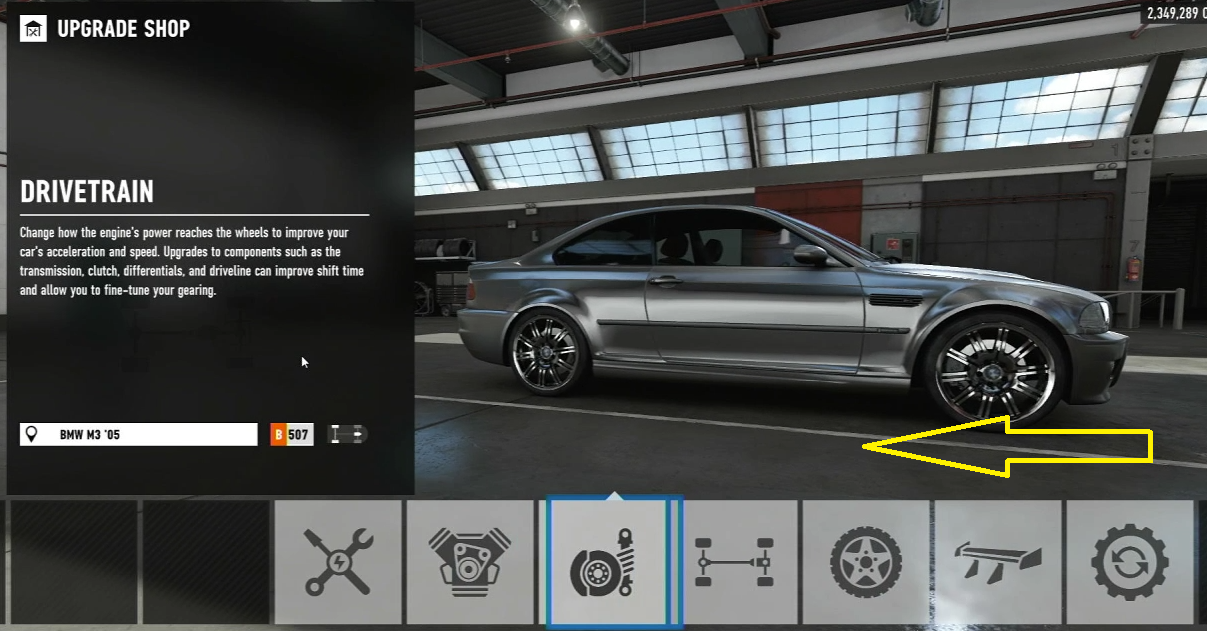The height and width of the screenshot is (631, 1207).
Task: Select the tire and rim category
Action: pos(866,562)
